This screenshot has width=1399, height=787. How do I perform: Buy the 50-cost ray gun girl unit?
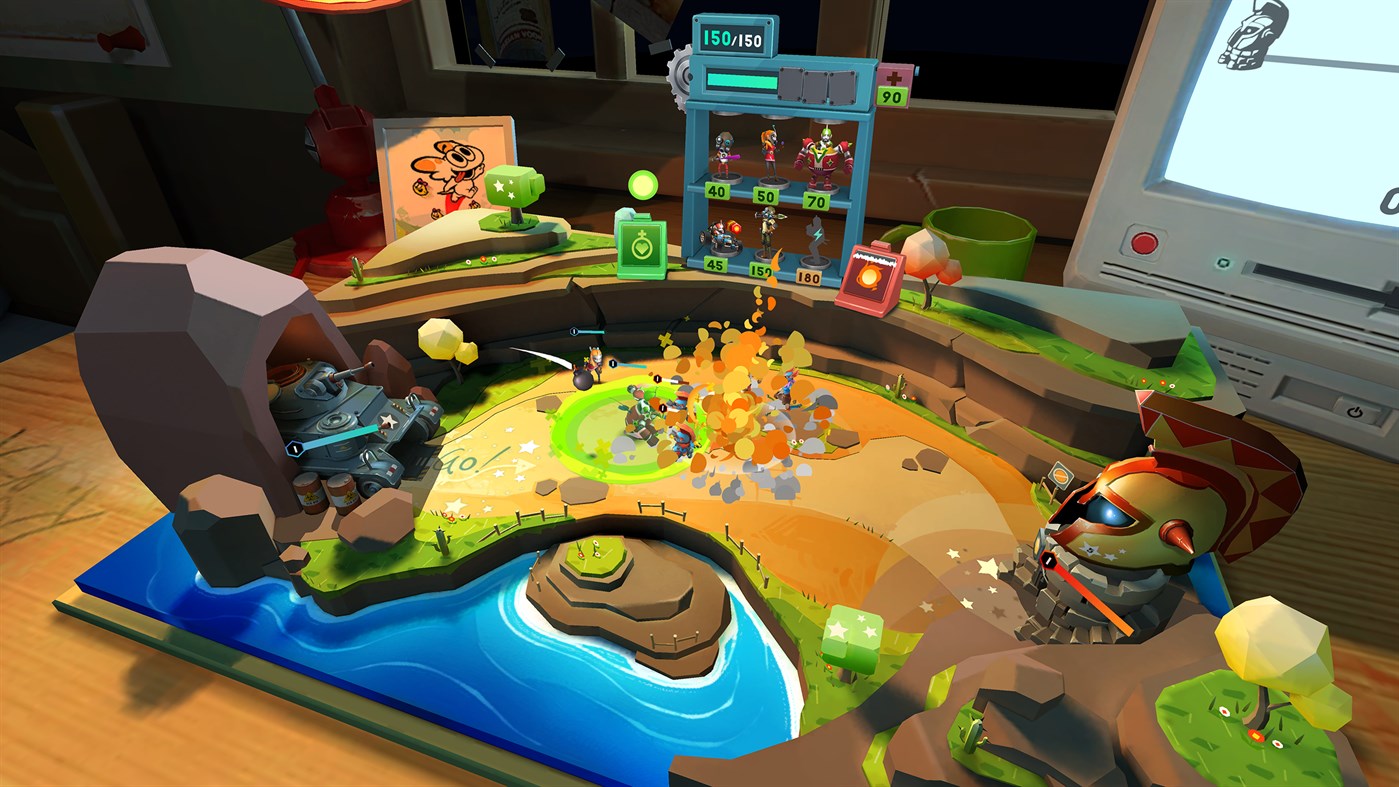770,152
